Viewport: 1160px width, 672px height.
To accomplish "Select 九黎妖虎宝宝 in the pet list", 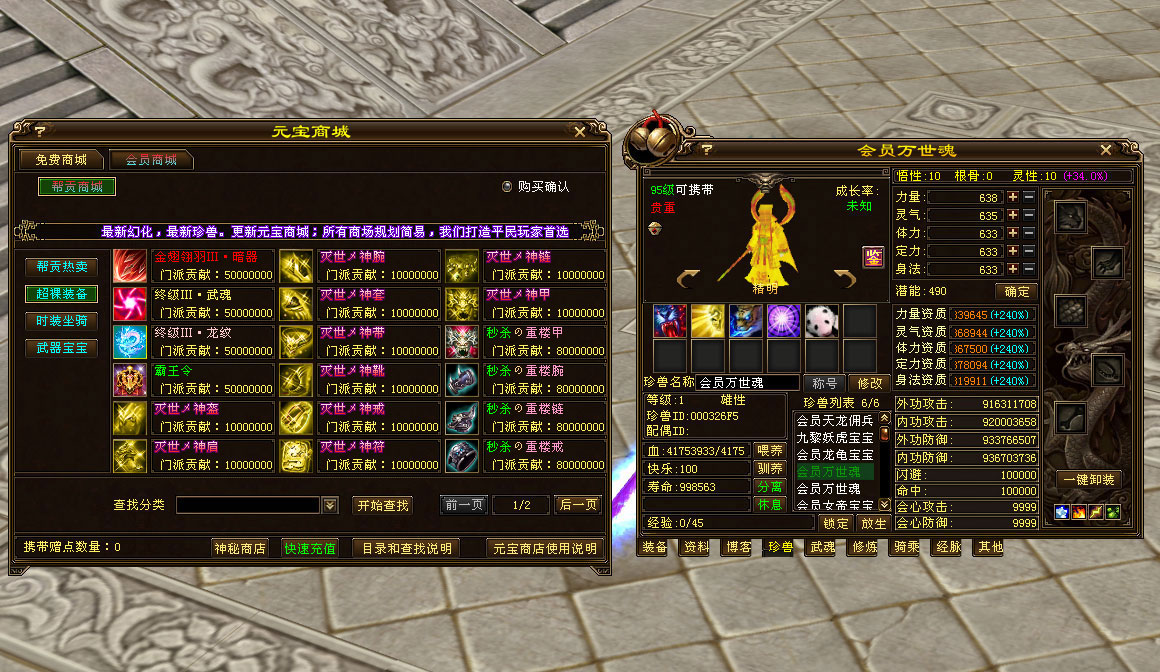I will coord(834,437).
